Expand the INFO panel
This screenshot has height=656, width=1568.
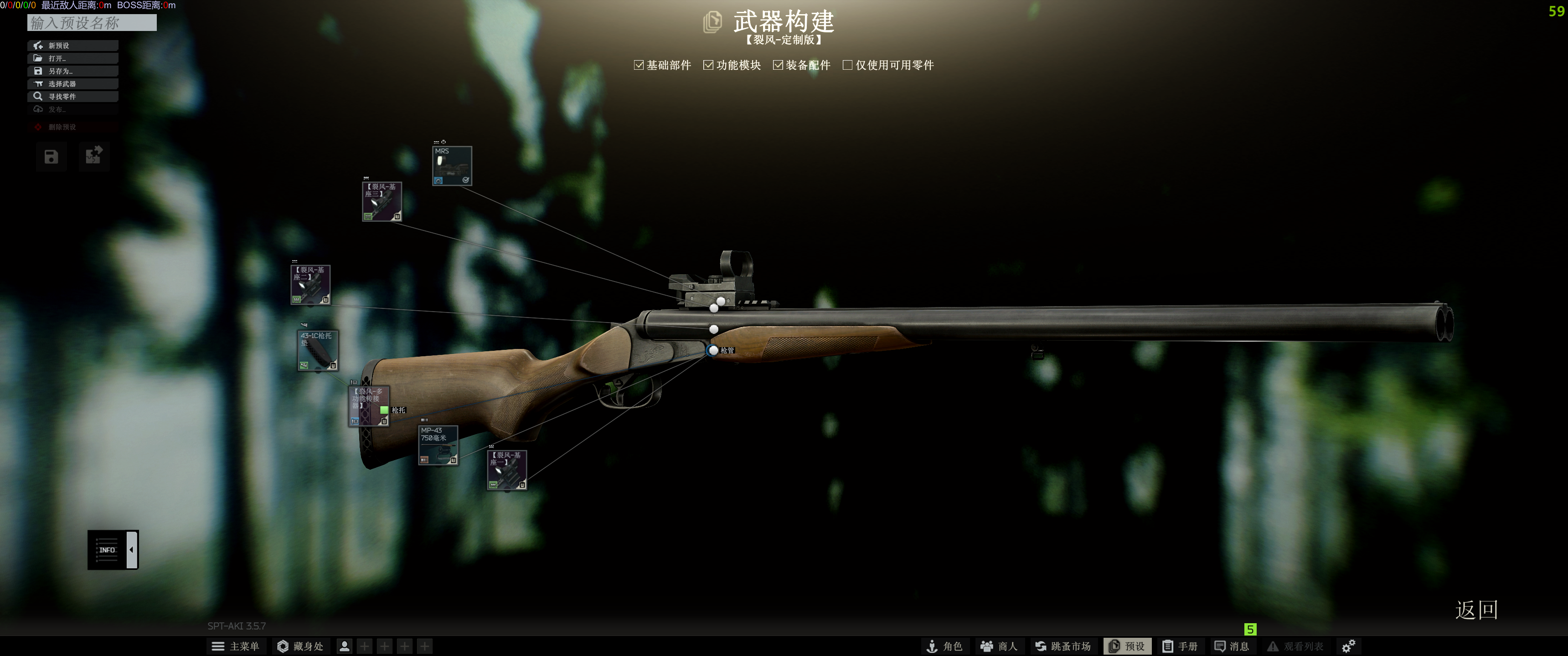click(x=113, y=549)
